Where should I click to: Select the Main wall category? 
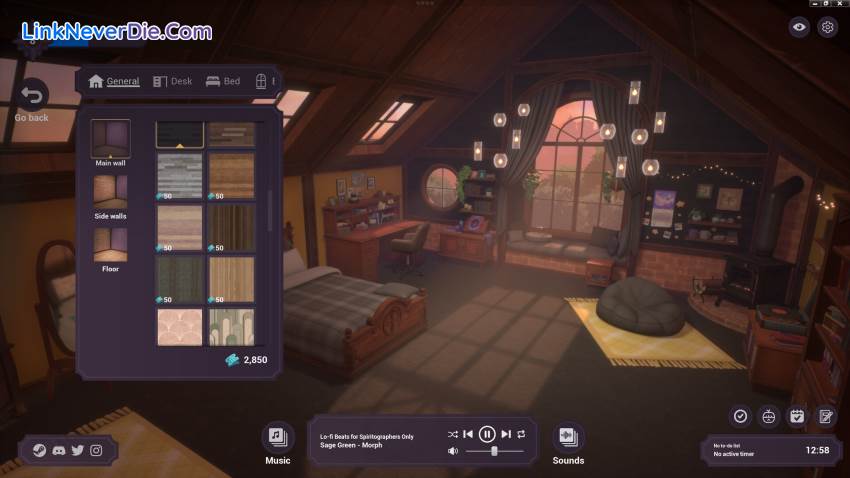111,140
